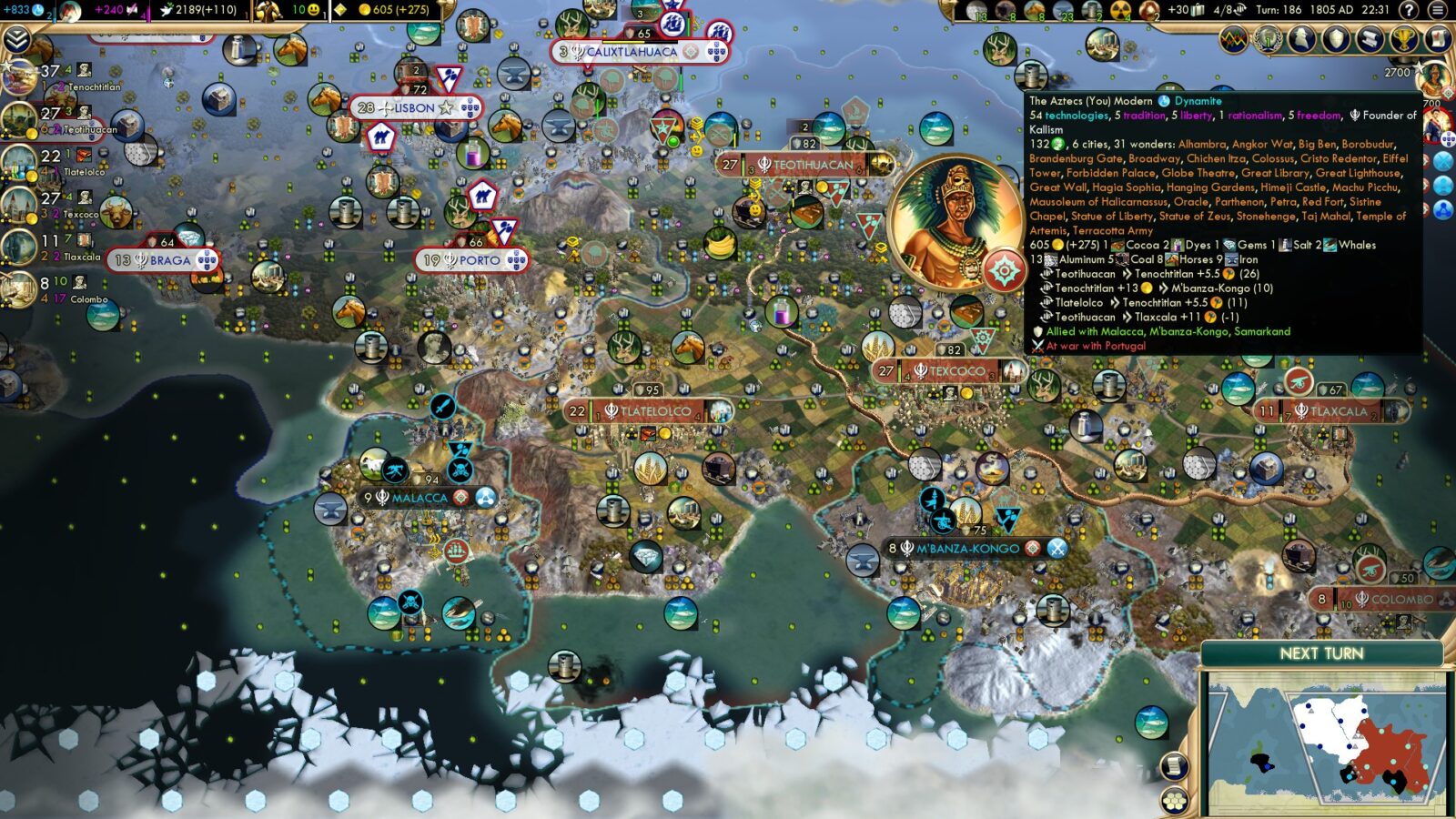Image resolution: width=1456 pixels, height=819 pixels.
Task: View world rankings via the laurel globe icon
Action: (1266, 39)
